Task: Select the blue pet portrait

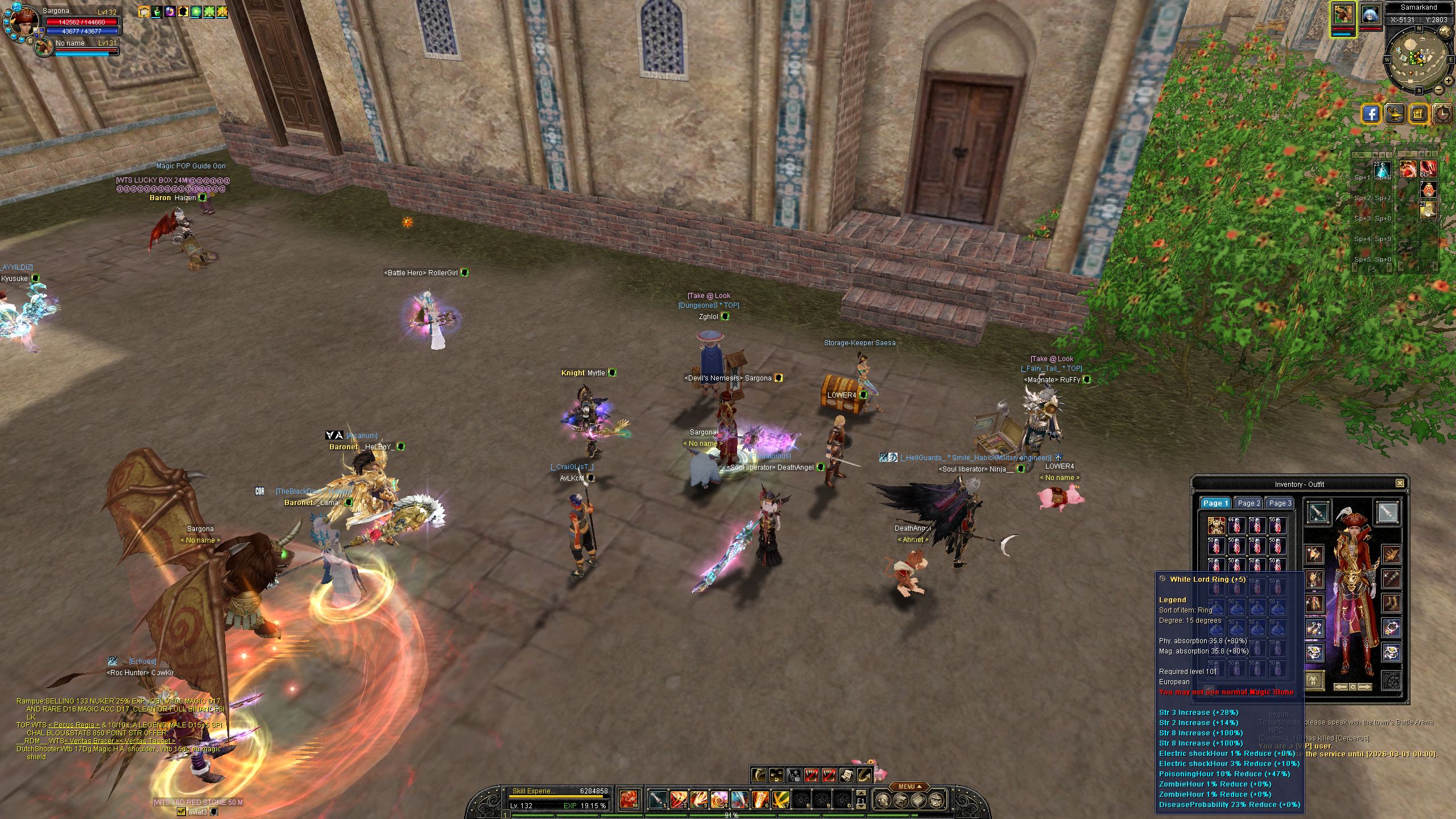Action: pos(1370,16)
